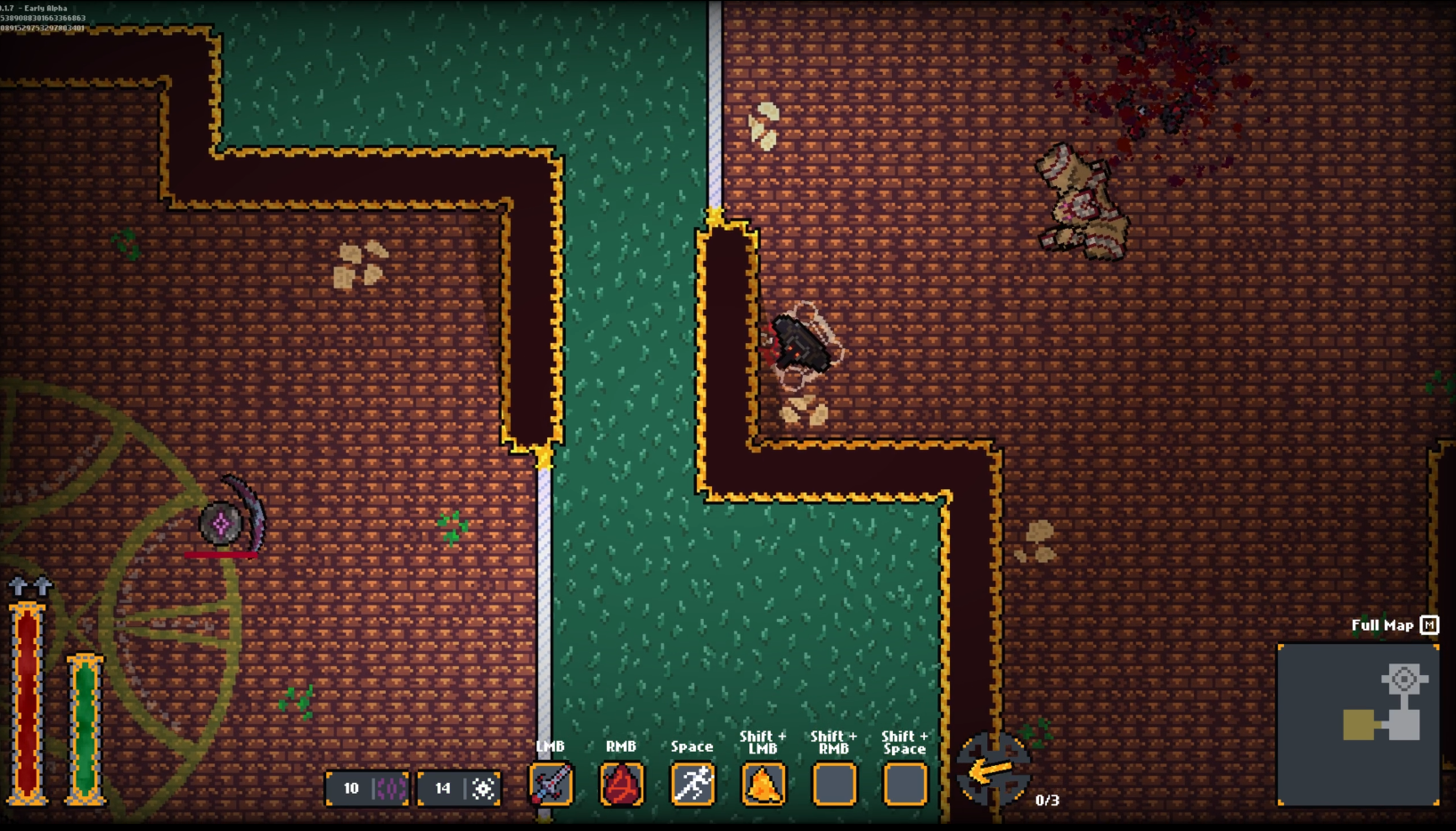Select the sword attack ability slot
The height and width of the screenshot is (831, 1456).
(551, 785)
